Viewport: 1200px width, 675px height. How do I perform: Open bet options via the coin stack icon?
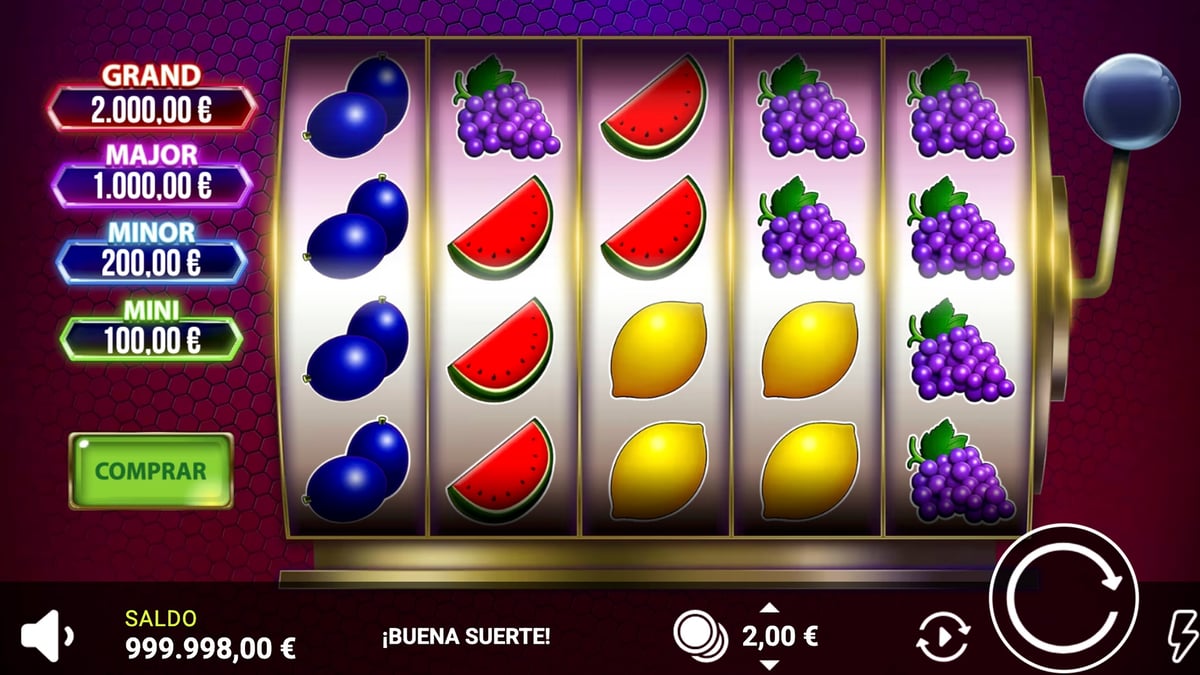[700, 635]
